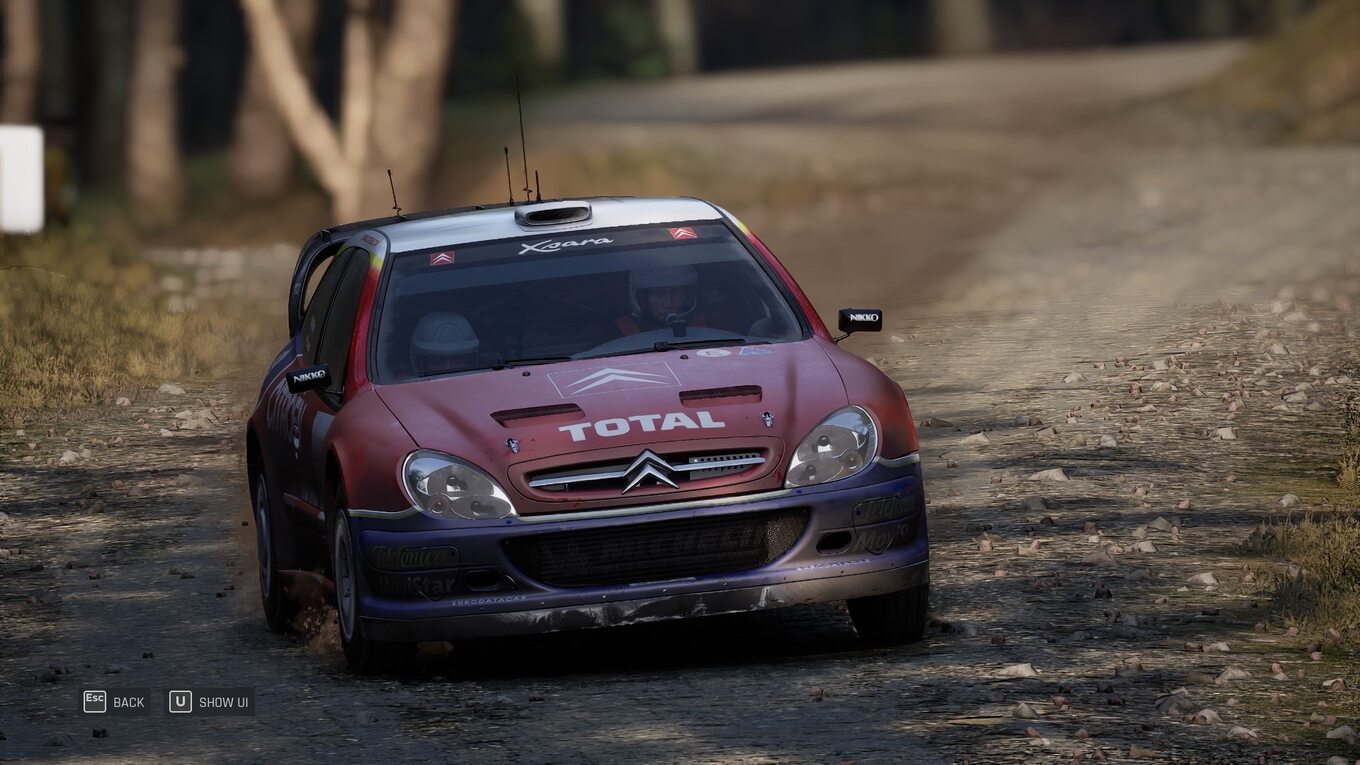Select the Show UI option
This screenshot has height=765, width=1360.
click(x=222, y=702)
